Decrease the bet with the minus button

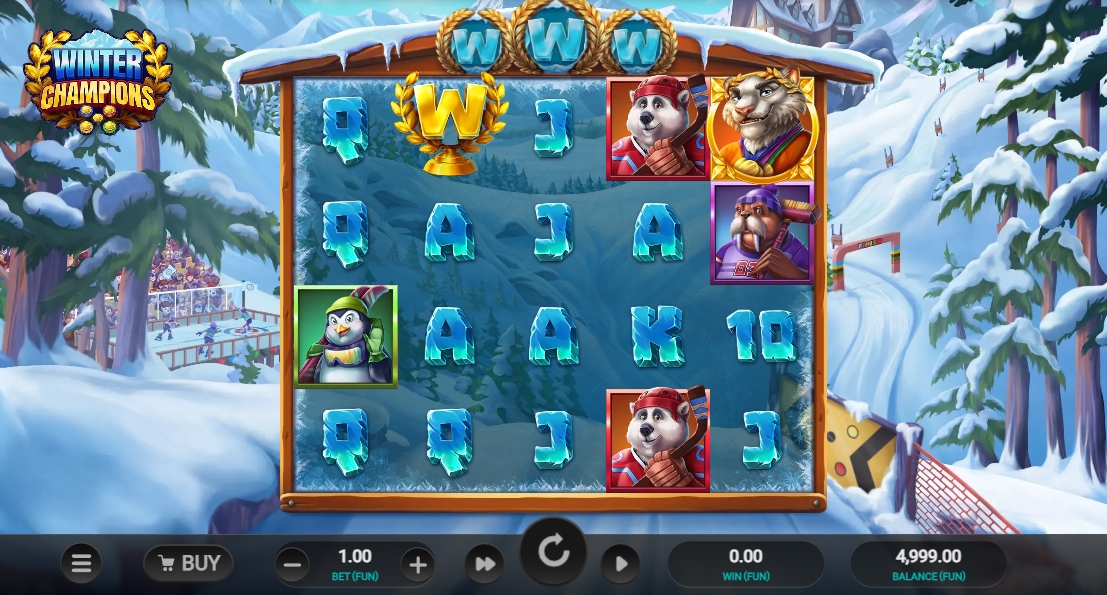click(x=292, y=565)
